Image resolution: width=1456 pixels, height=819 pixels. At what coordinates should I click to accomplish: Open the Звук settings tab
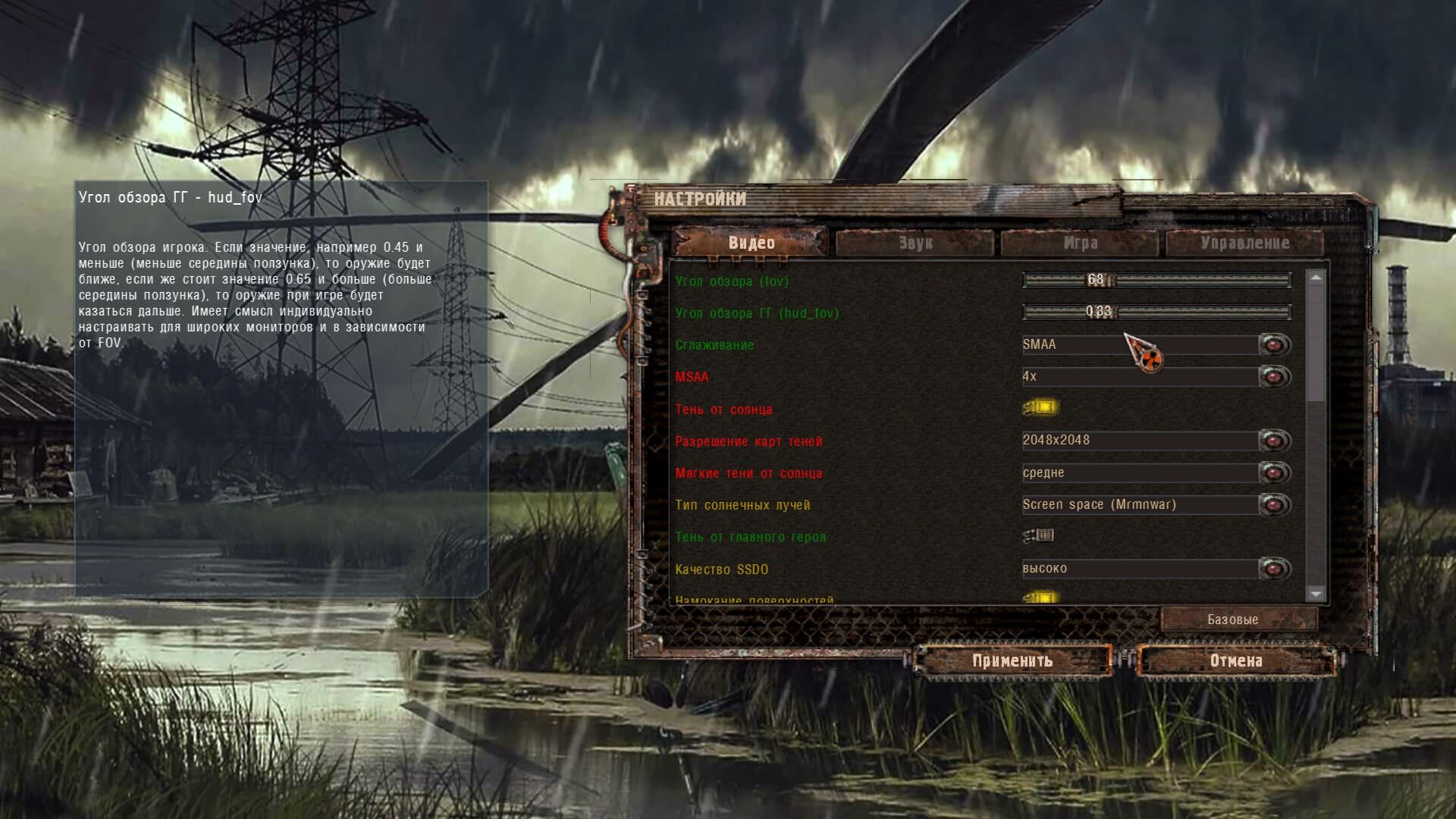(915, 243)
